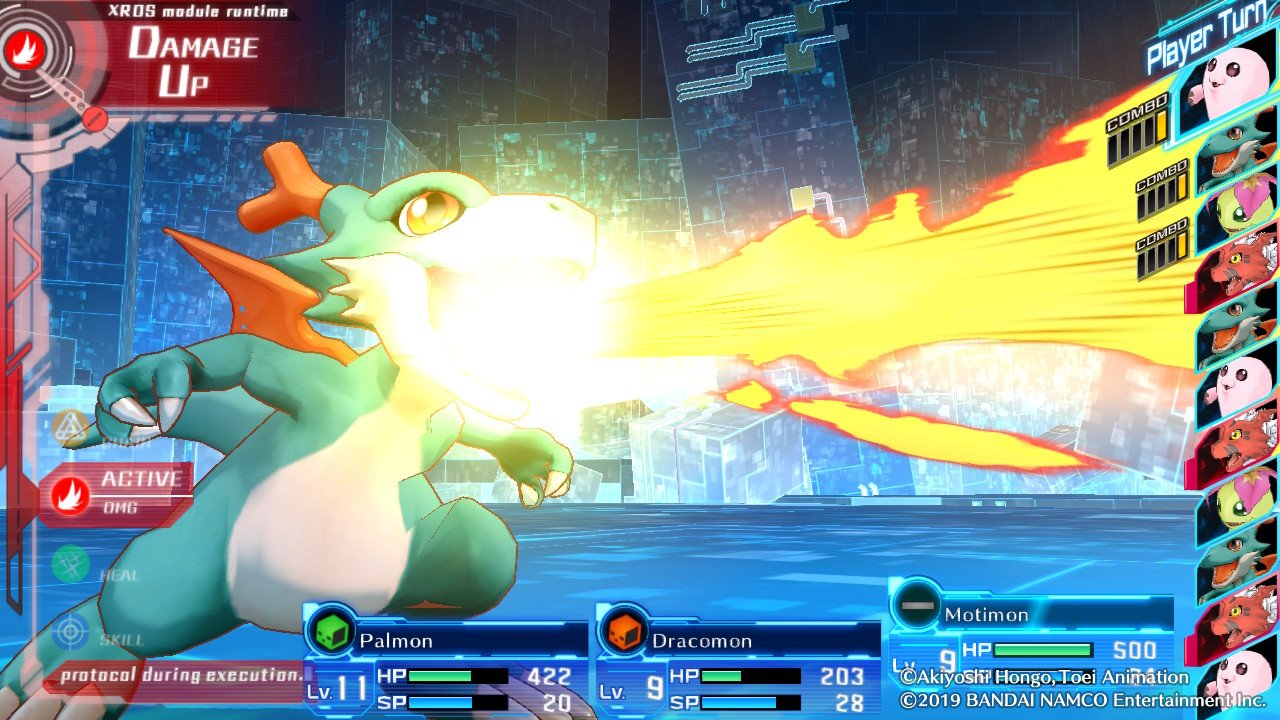Select the blue crosshair SKILL module icon
This screenshot has width=1280, height=720.
[x=71, y=632]
